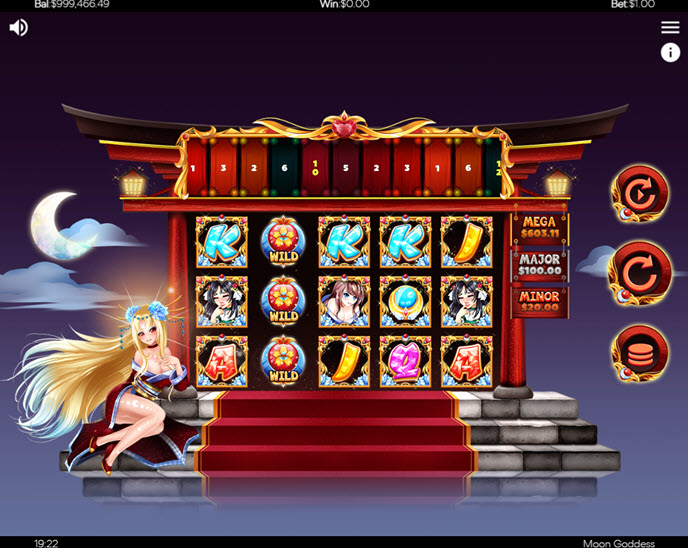
Task: Start autoplay with the play-arrow spin button
Action: click(x=640, y=194)
